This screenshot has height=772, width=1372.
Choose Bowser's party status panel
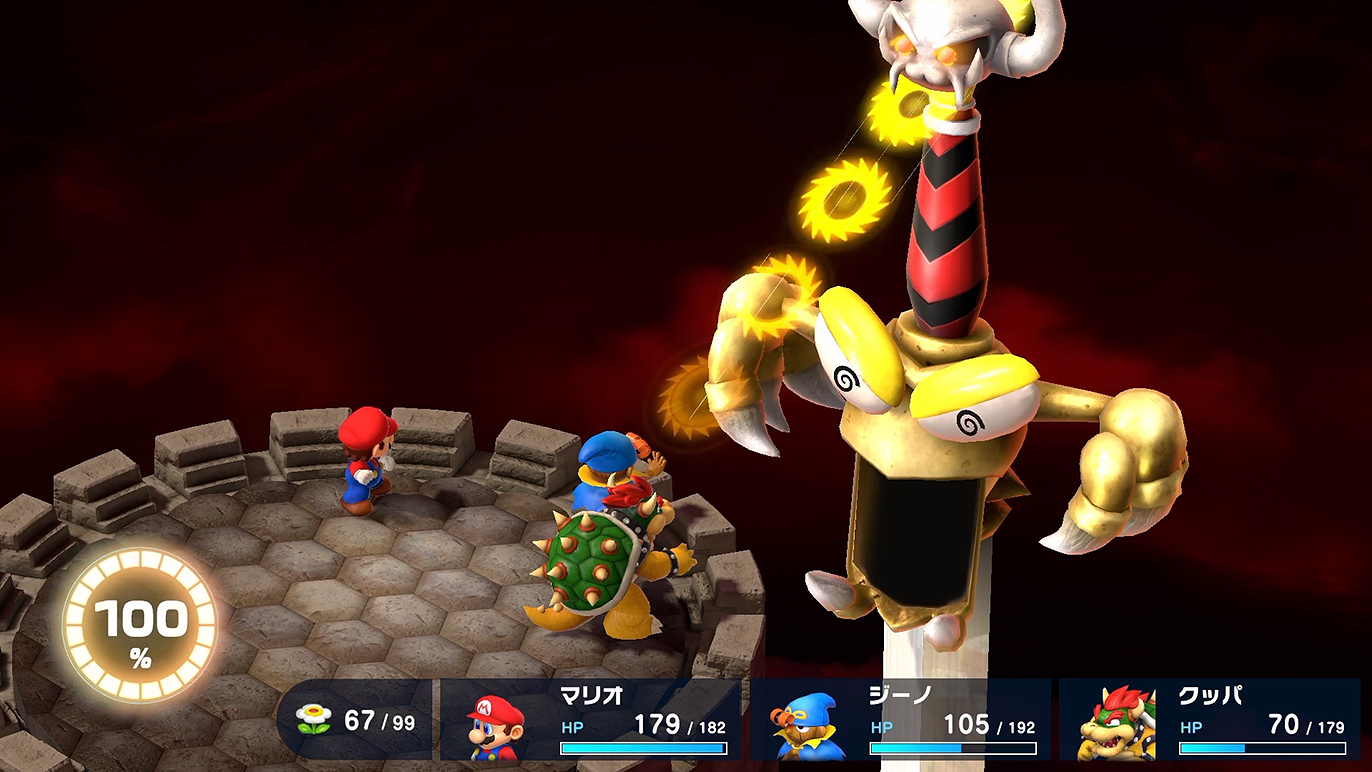(x=1209, y=720)
